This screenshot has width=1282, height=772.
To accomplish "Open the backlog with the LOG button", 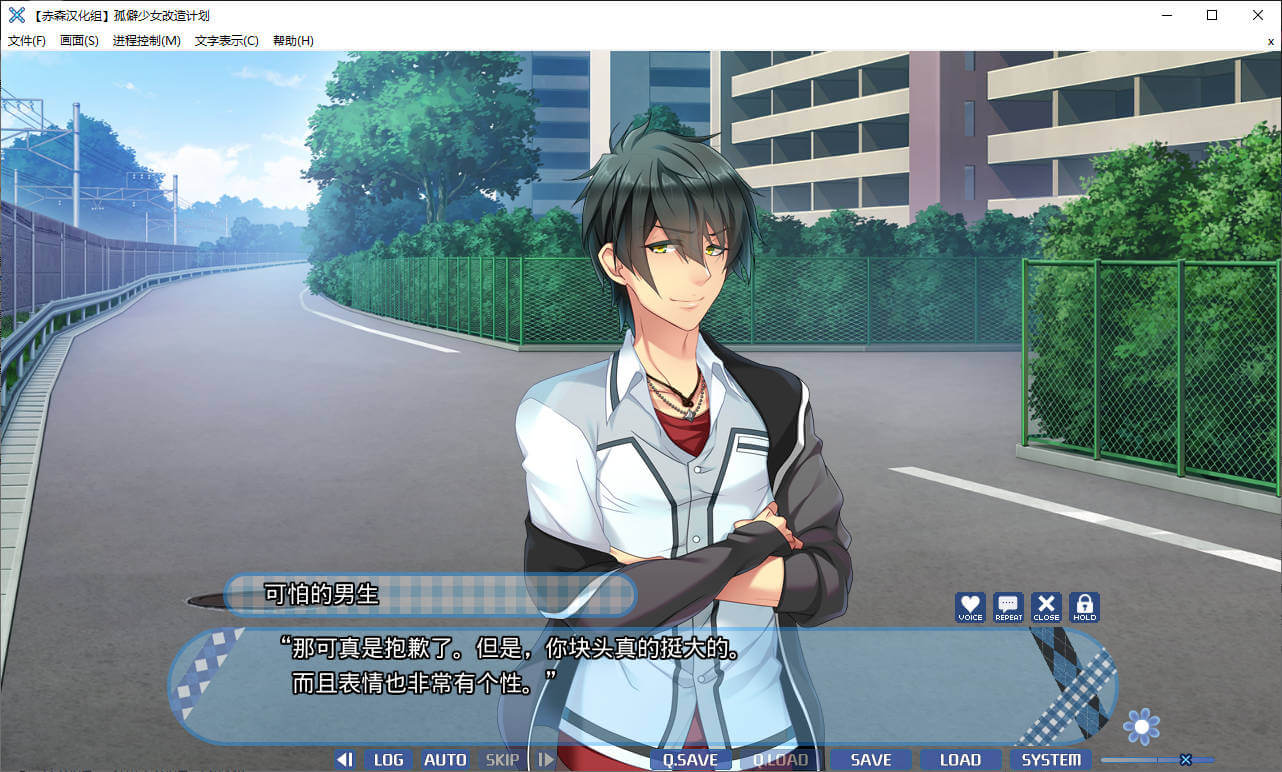I will click(x=388, y=760).
